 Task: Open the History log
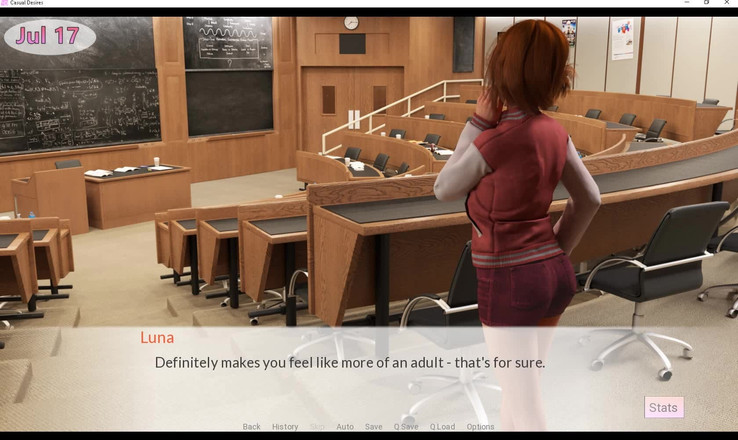[x=285, y=427]
